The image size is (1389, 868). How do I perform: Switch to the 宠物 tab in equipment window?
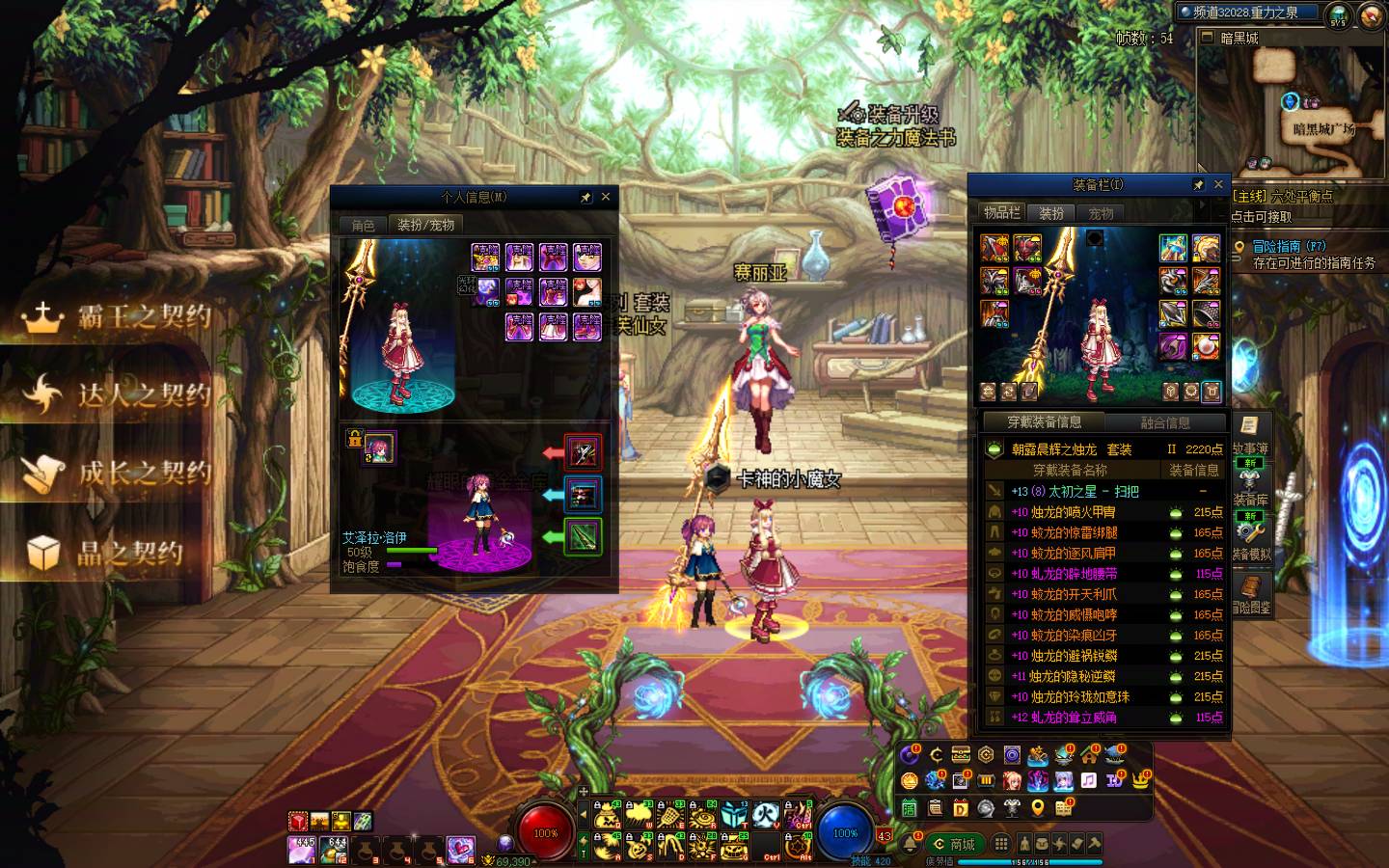coord(1101,213)
